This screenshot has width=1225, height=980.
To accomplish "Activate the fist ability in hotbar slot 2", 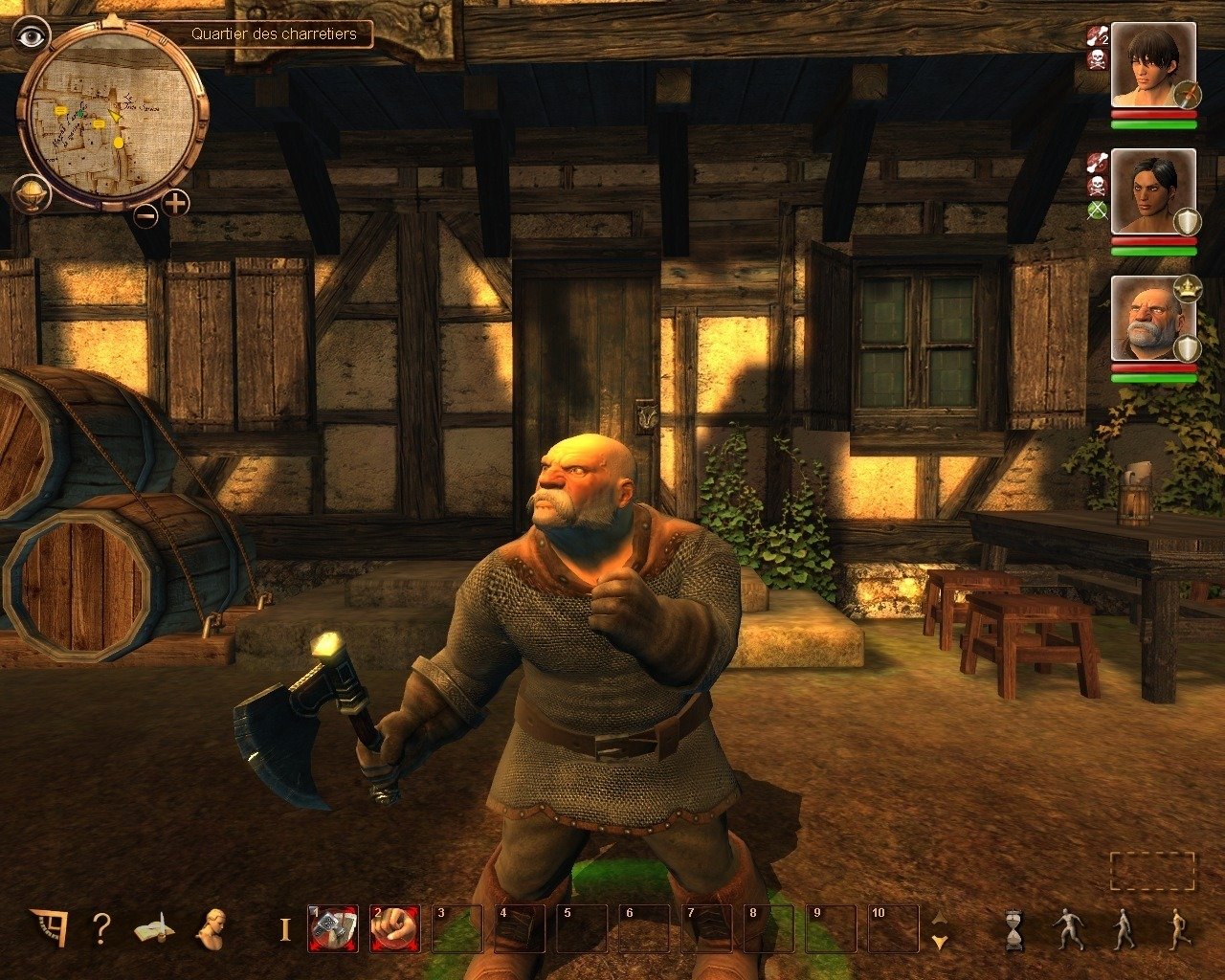I will pos(394,928).
